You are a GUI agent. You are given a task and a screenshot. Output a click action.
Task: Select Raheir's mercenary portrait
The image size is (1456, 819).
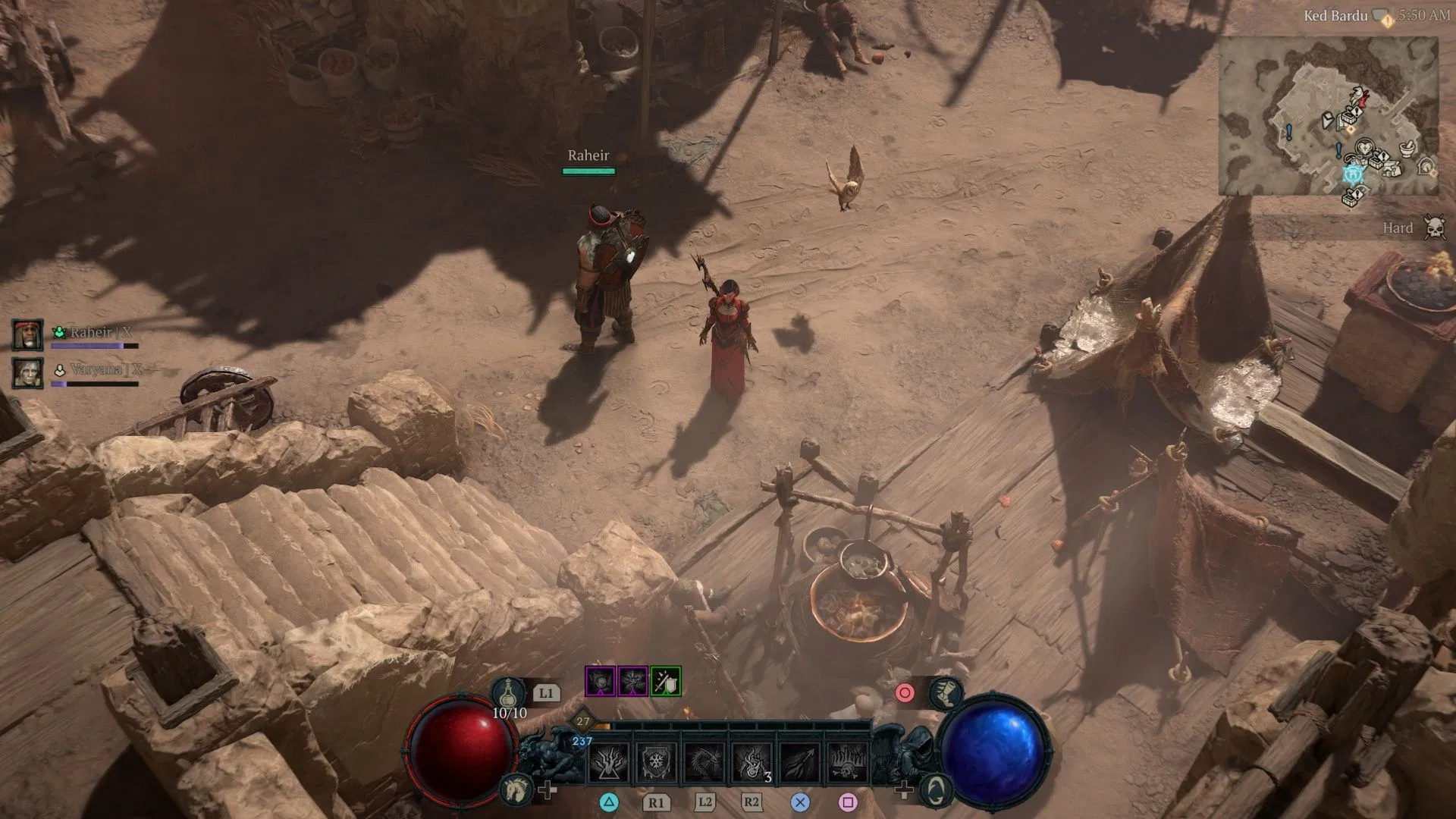click(27, 334)
